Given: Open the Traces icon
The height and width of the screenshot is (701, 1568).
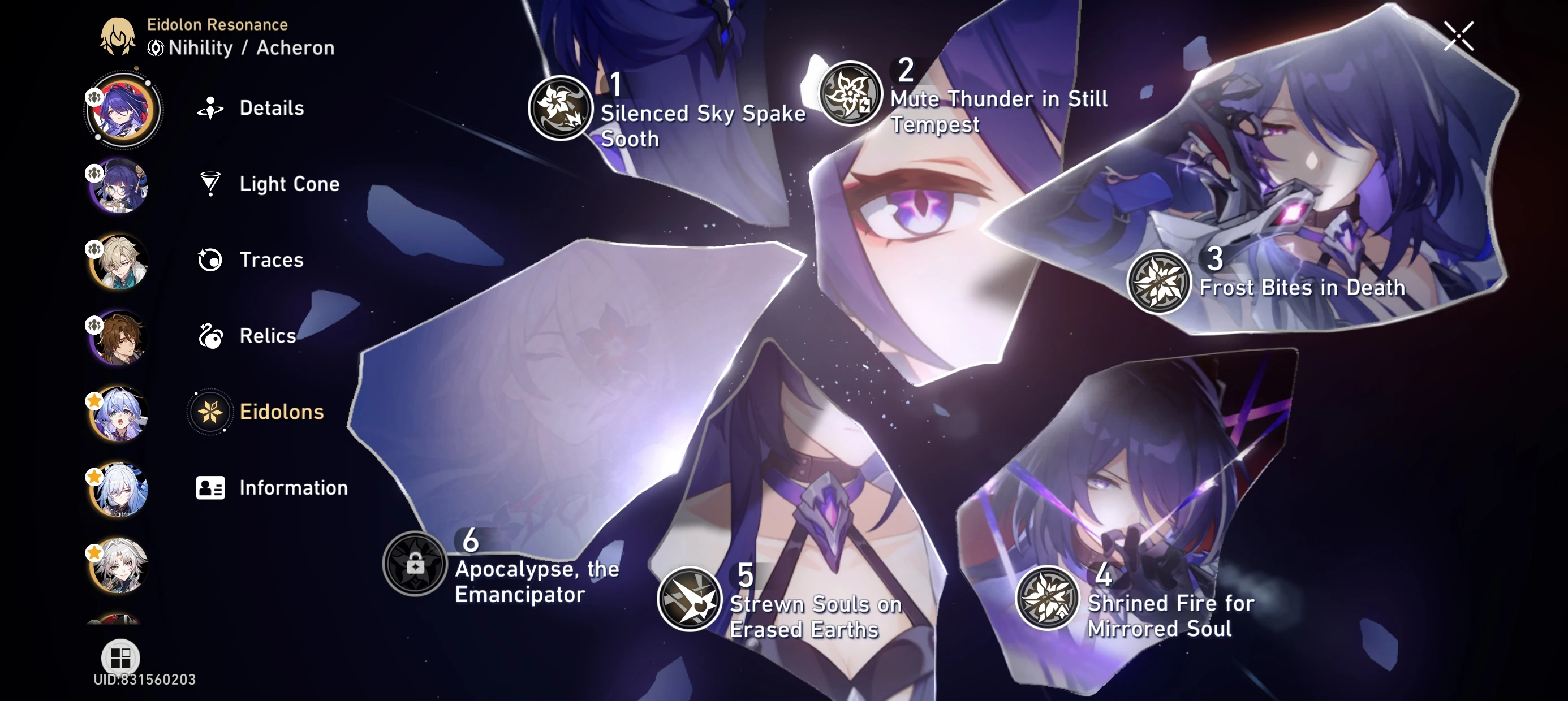Looking at the screenshot, I should click(209, 260).
